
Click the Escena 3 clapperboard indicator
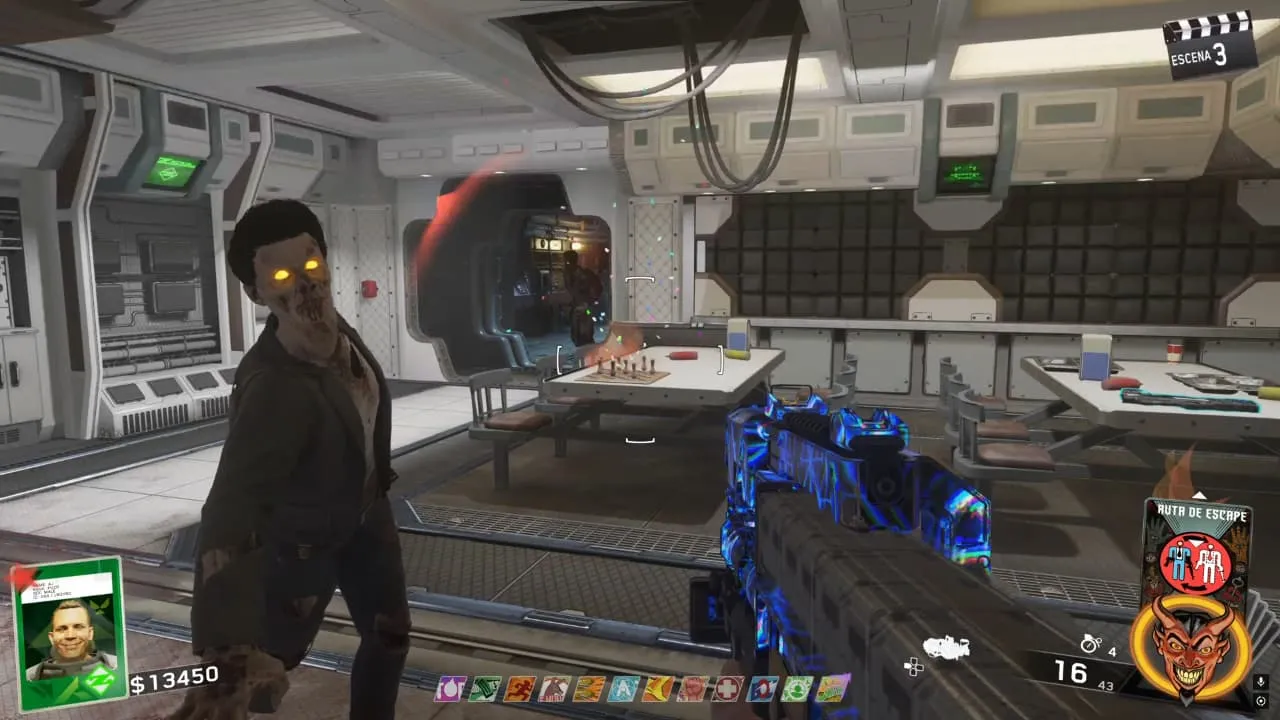[1210, 44]
